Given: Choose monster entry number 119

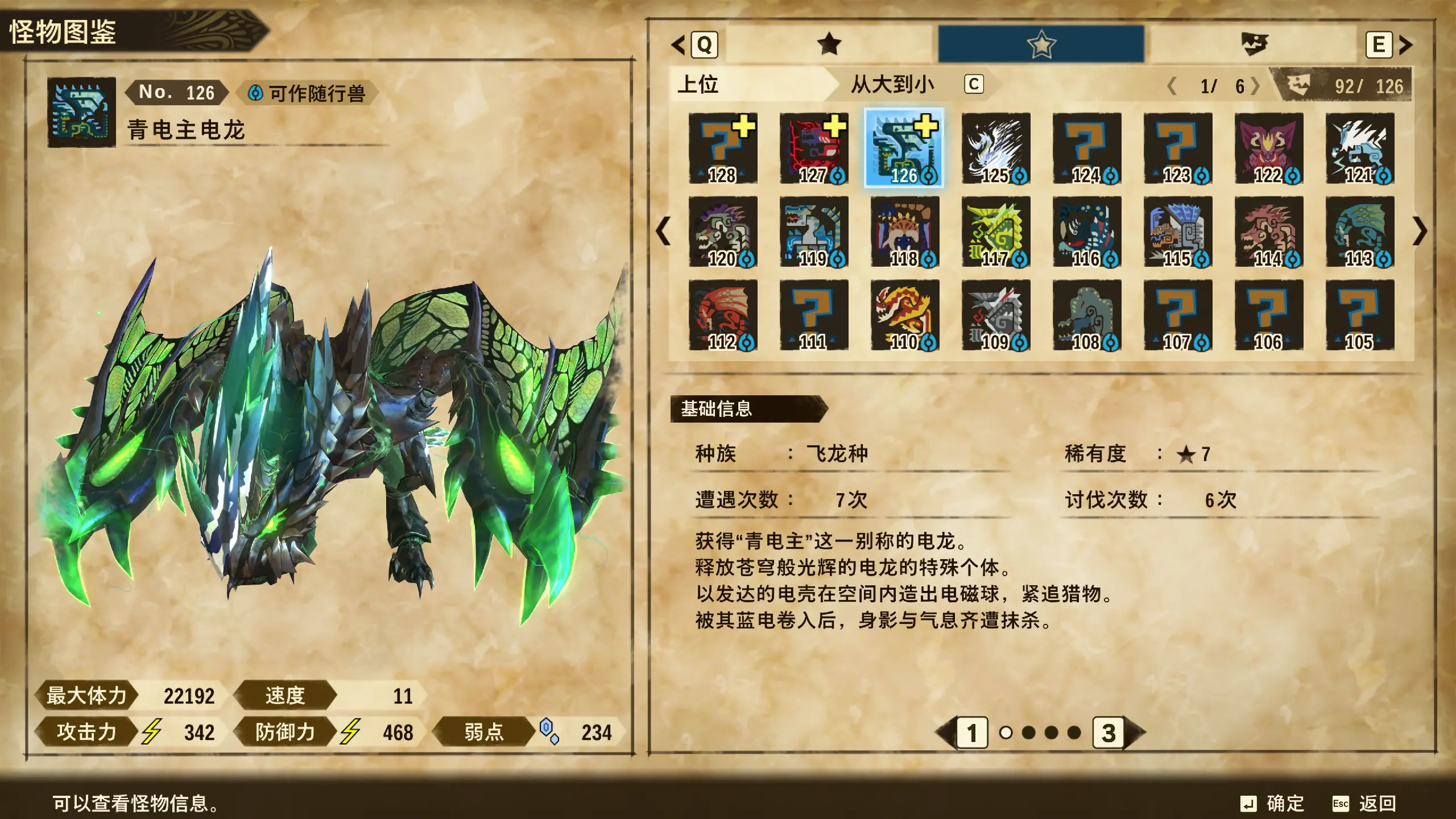Looking at the screenshot, I should [x=814, y=231].
